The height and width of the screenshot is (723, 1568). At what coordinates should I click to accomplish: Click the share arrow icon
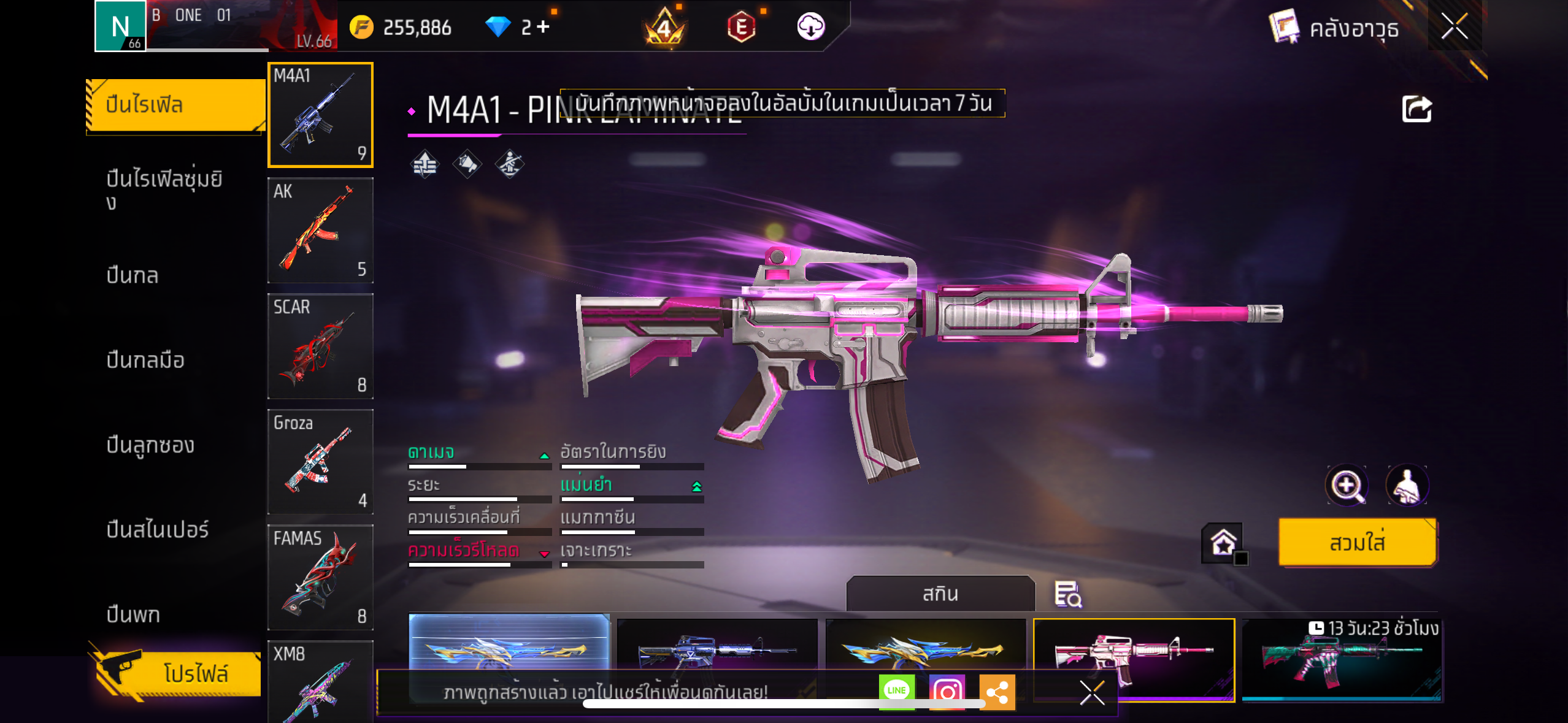tap(1416, 109)
